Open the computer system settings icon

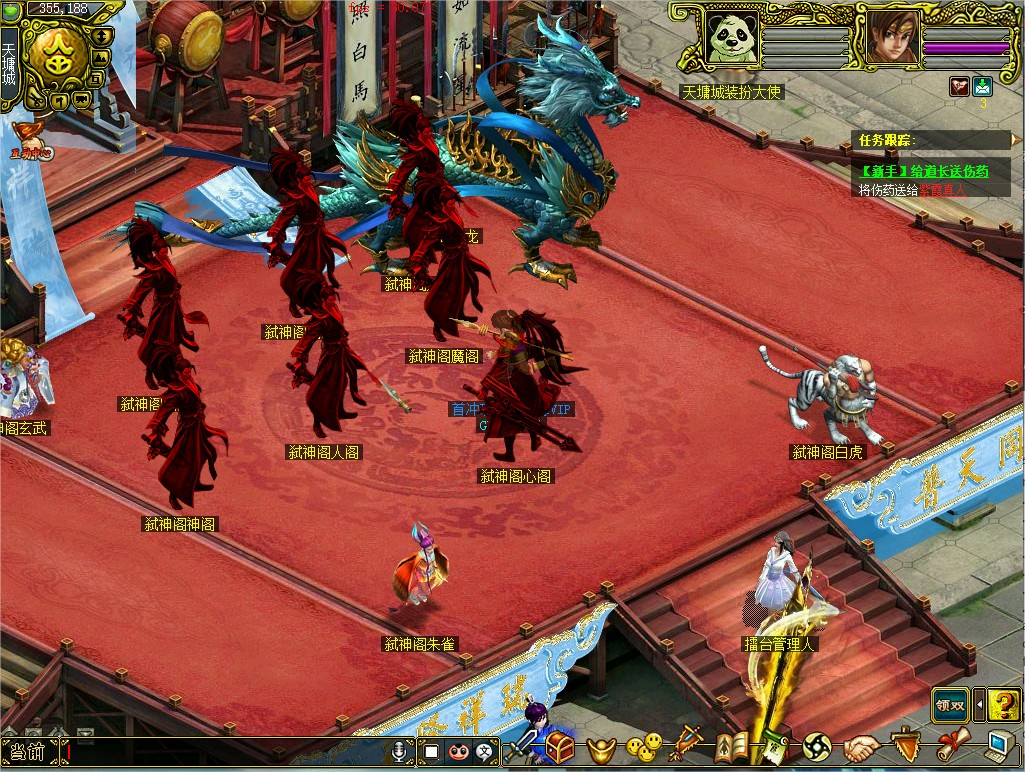998,746
